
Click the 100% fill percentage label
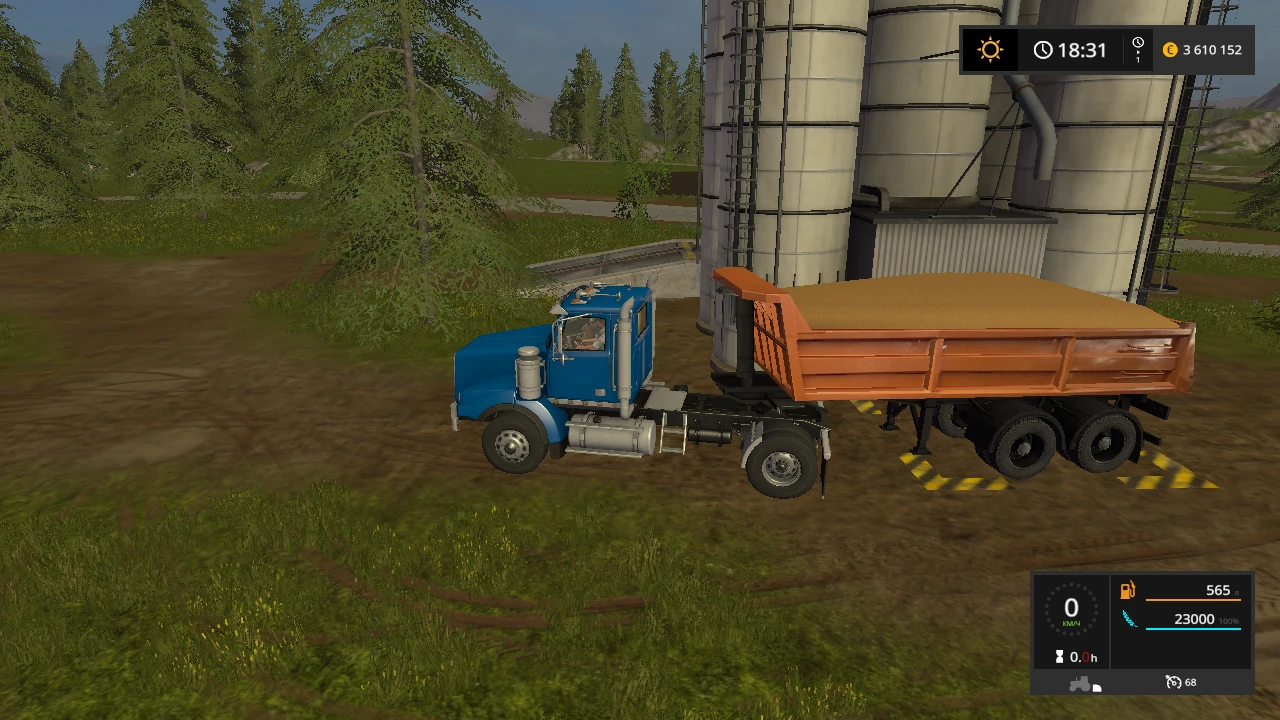[x=1228, y=621]
